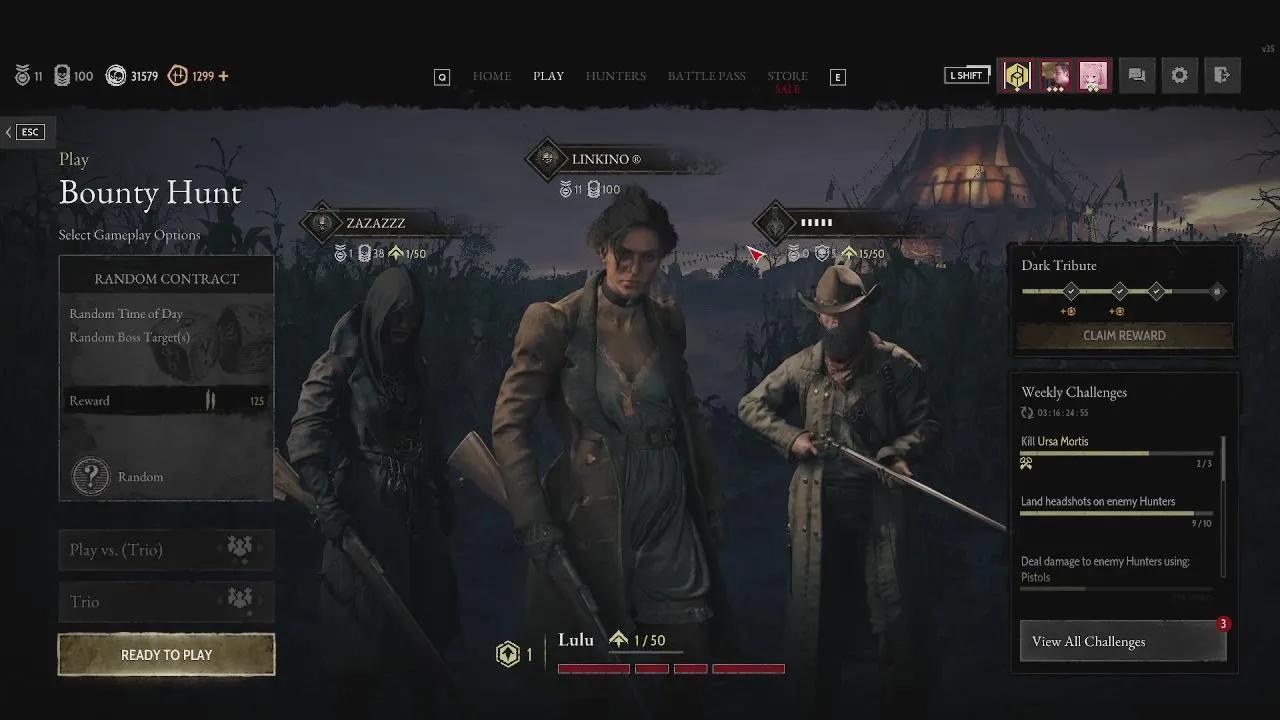Screen dimensions: 1280x720
Task: Switch to the HUNTERS tab
Action: 615,76
